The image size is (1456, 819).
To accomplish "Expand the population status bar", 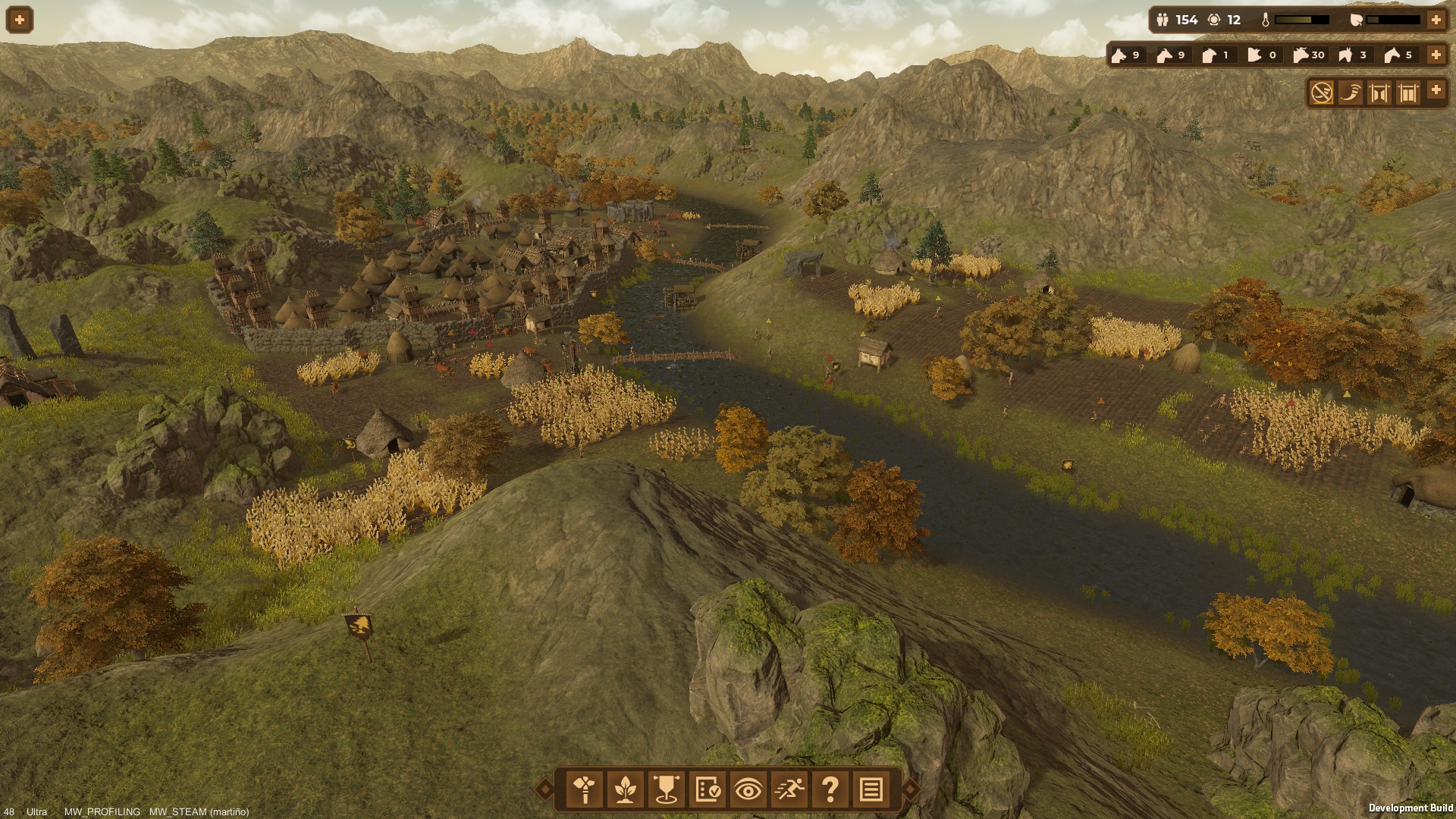I will (1436, 20).
